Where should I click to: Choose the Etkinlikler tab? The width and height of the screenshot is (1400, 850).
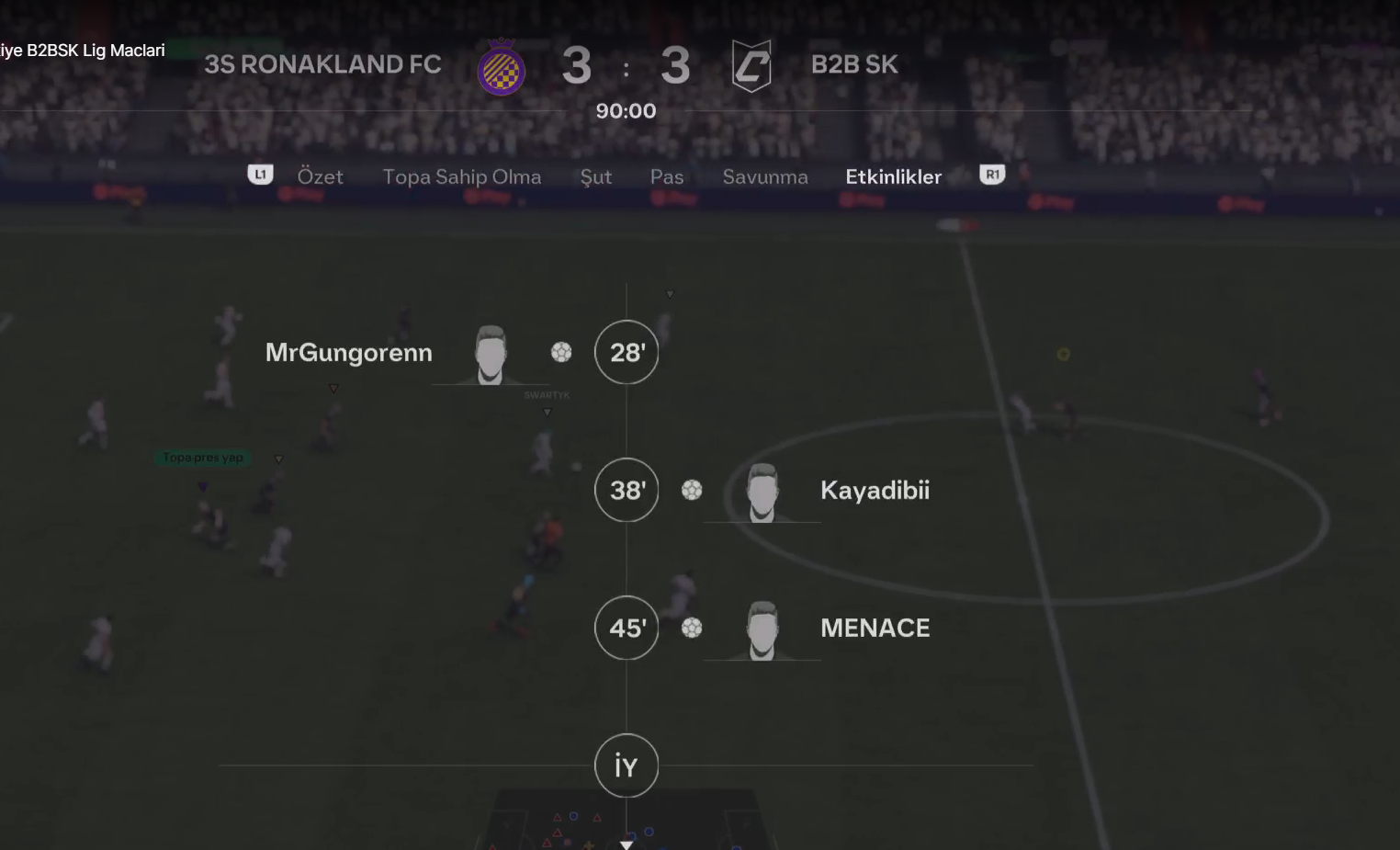(893, 176)
